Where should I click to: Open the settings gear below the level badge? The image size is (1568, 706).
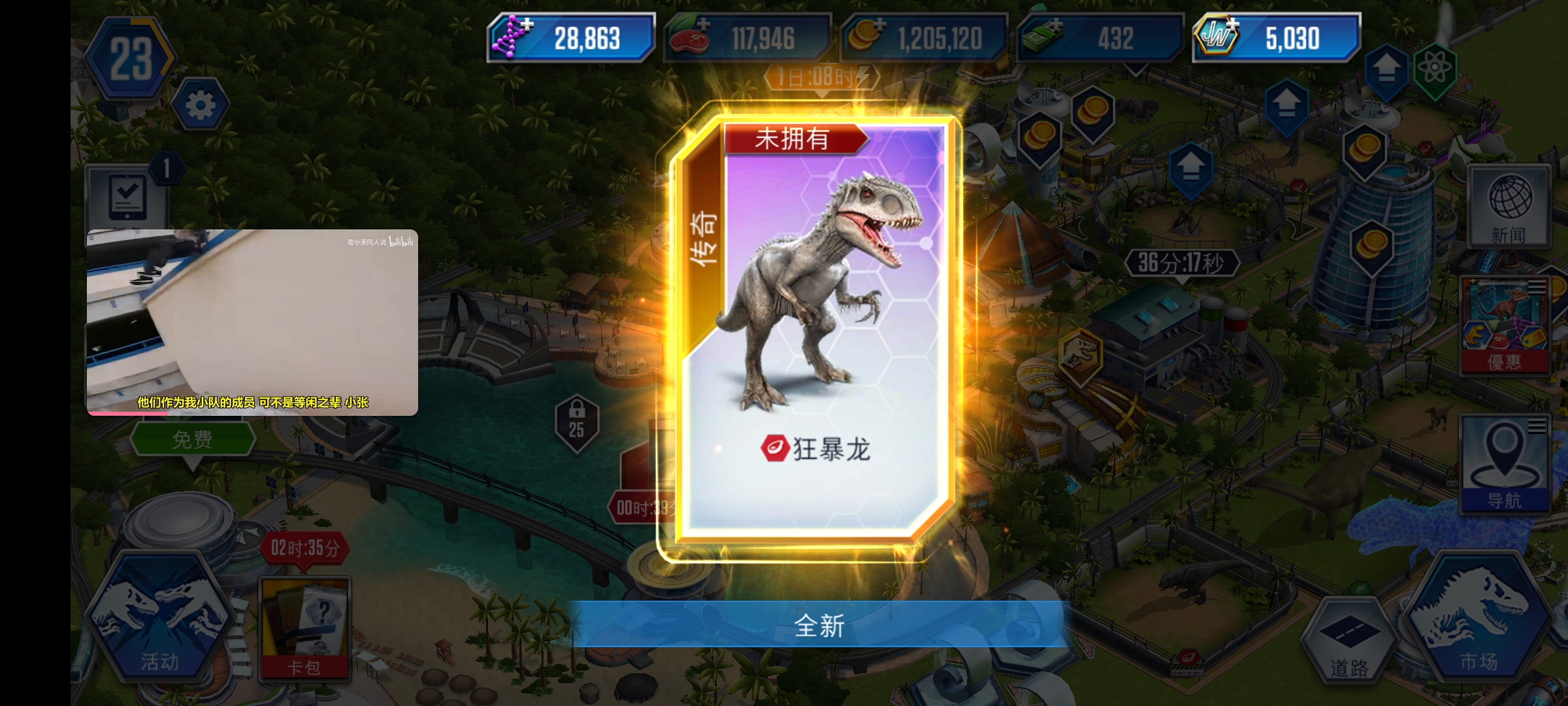pyautogui.click(x=199, y=105)
